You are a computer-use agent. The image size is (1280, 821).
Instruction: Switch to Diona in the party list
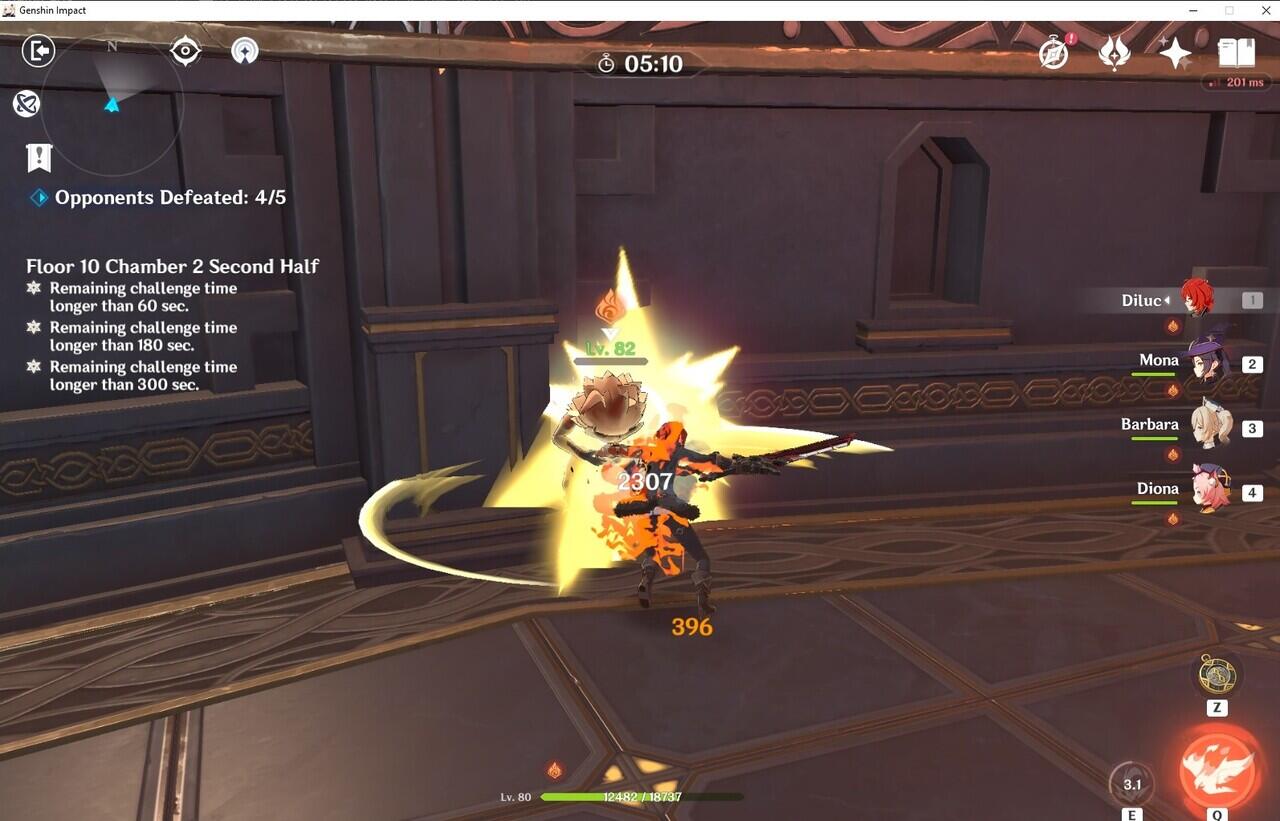click(x=1209, y=491)
